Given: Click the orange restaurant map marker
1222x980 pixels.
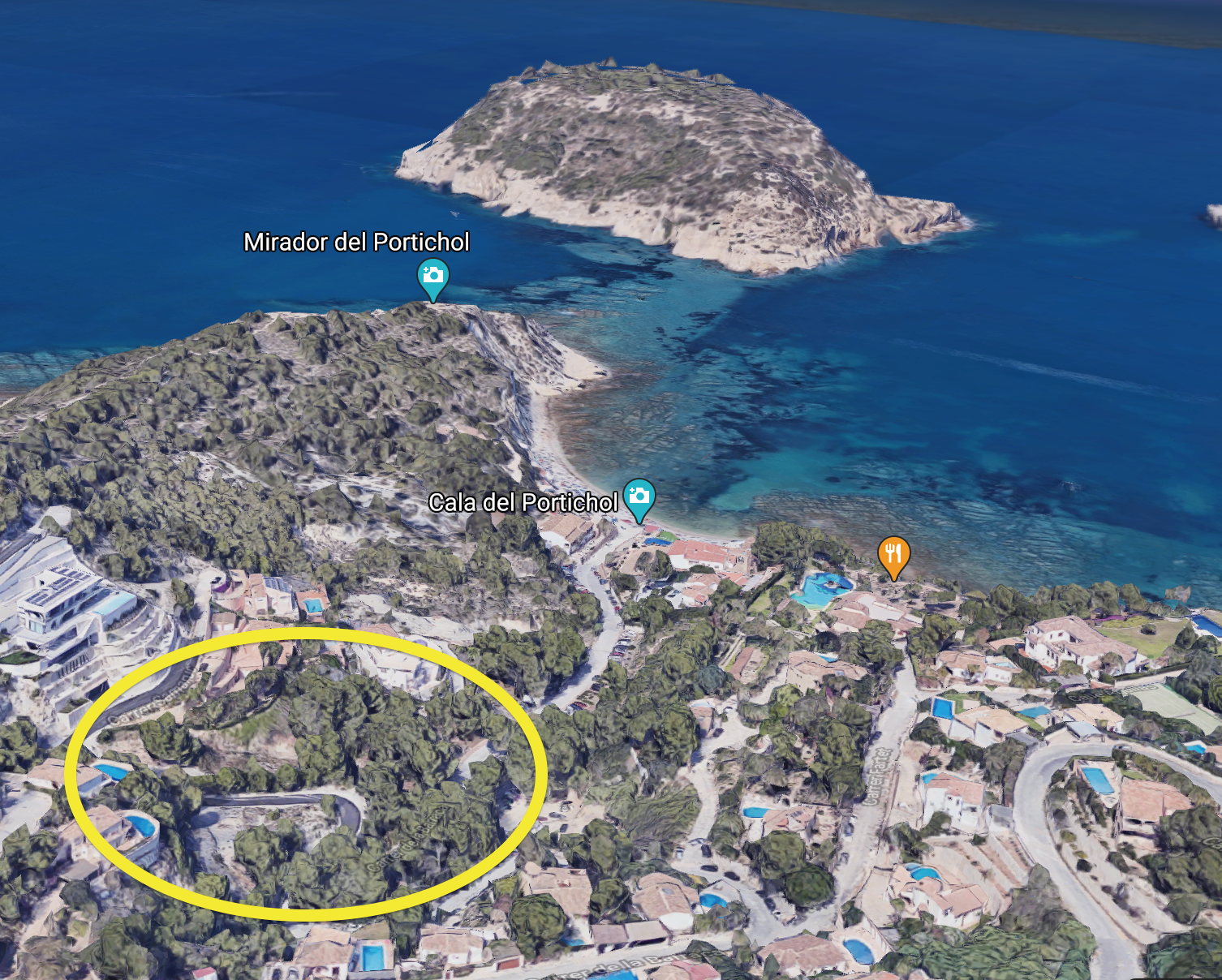Looking at the screenshot, I should (893, 555).
